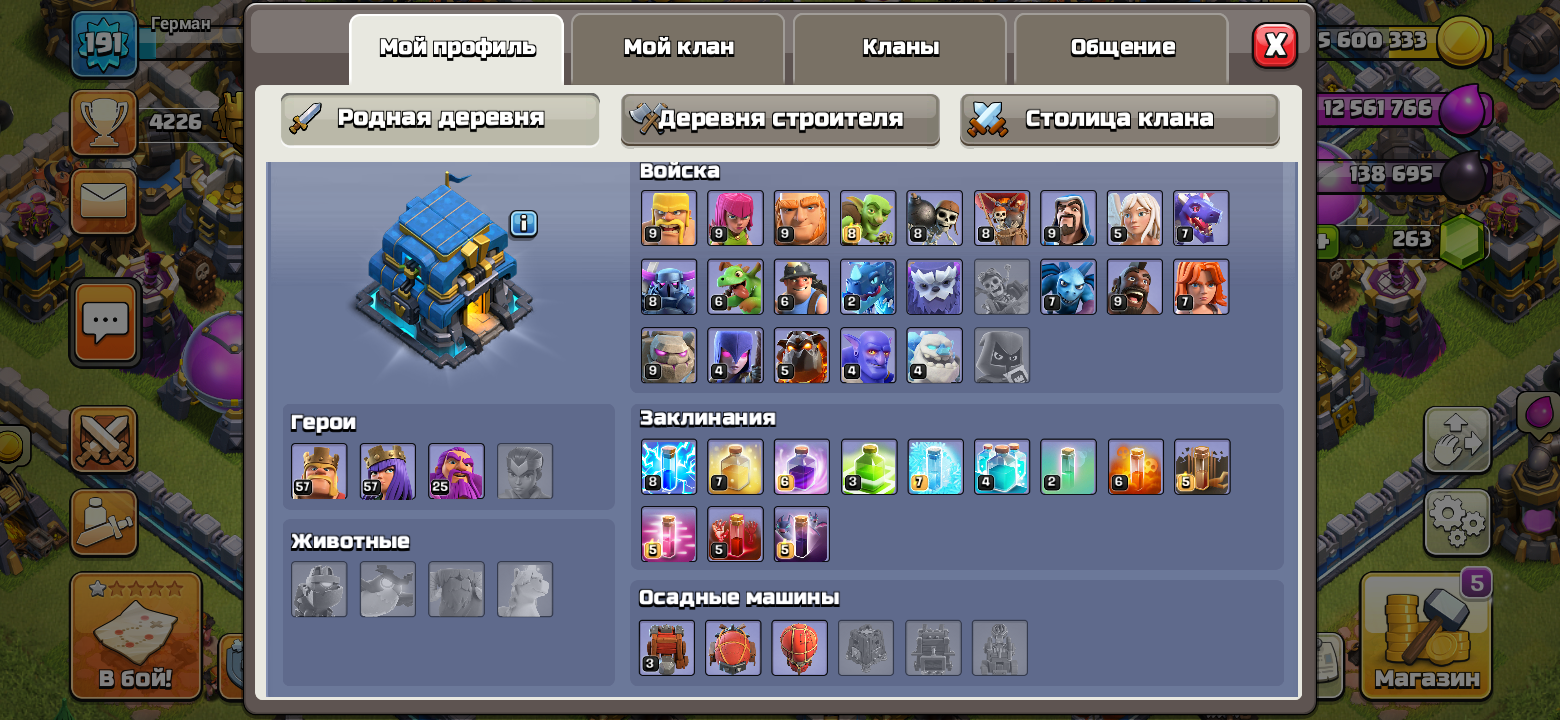
Task: Select the Barbarian King hero portrait
Action: [x=320, y=471]
